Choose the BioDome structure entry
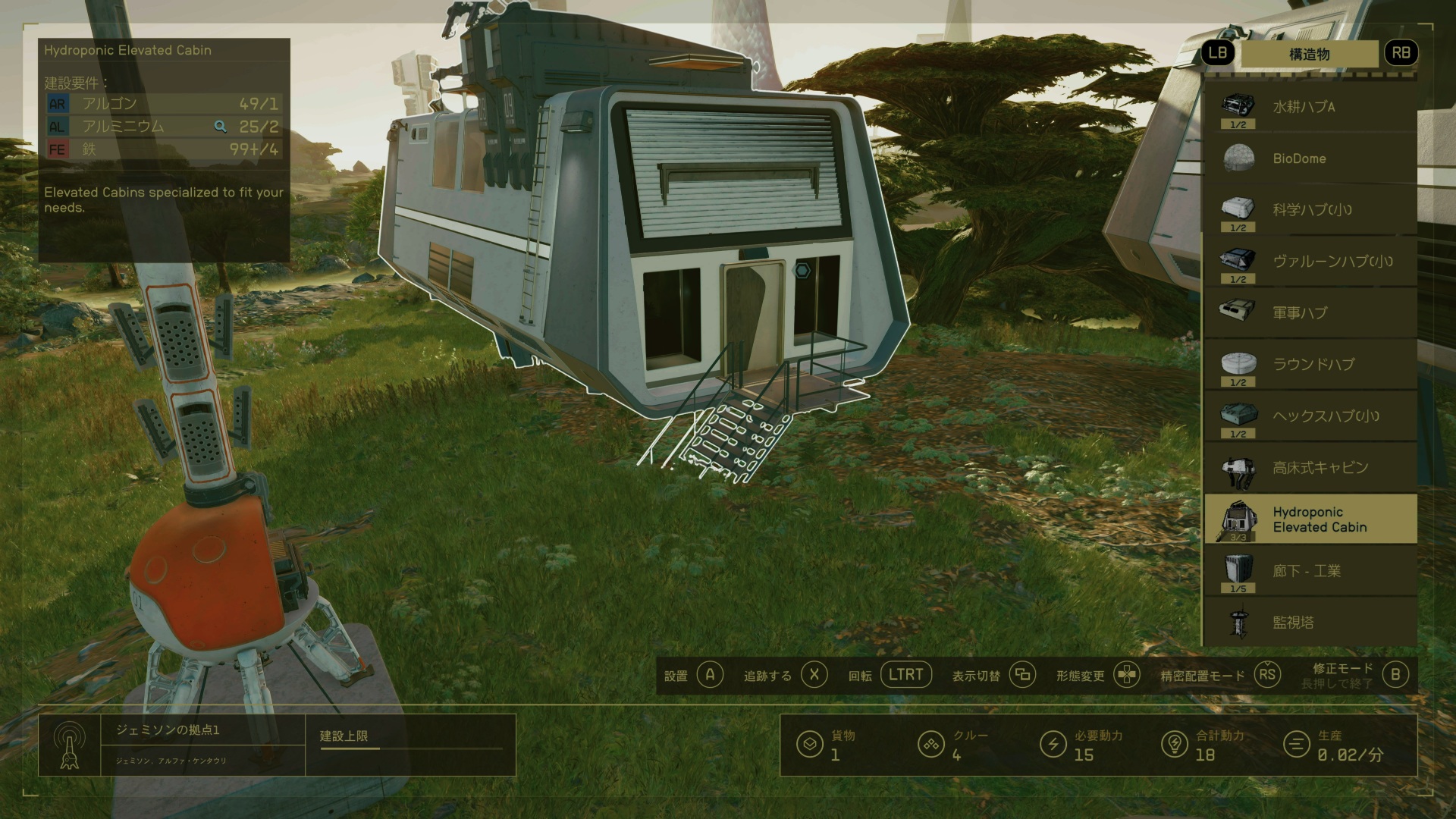This screenshot has width=1456, height=819. pyautogui.click(x=1310, y=158)
